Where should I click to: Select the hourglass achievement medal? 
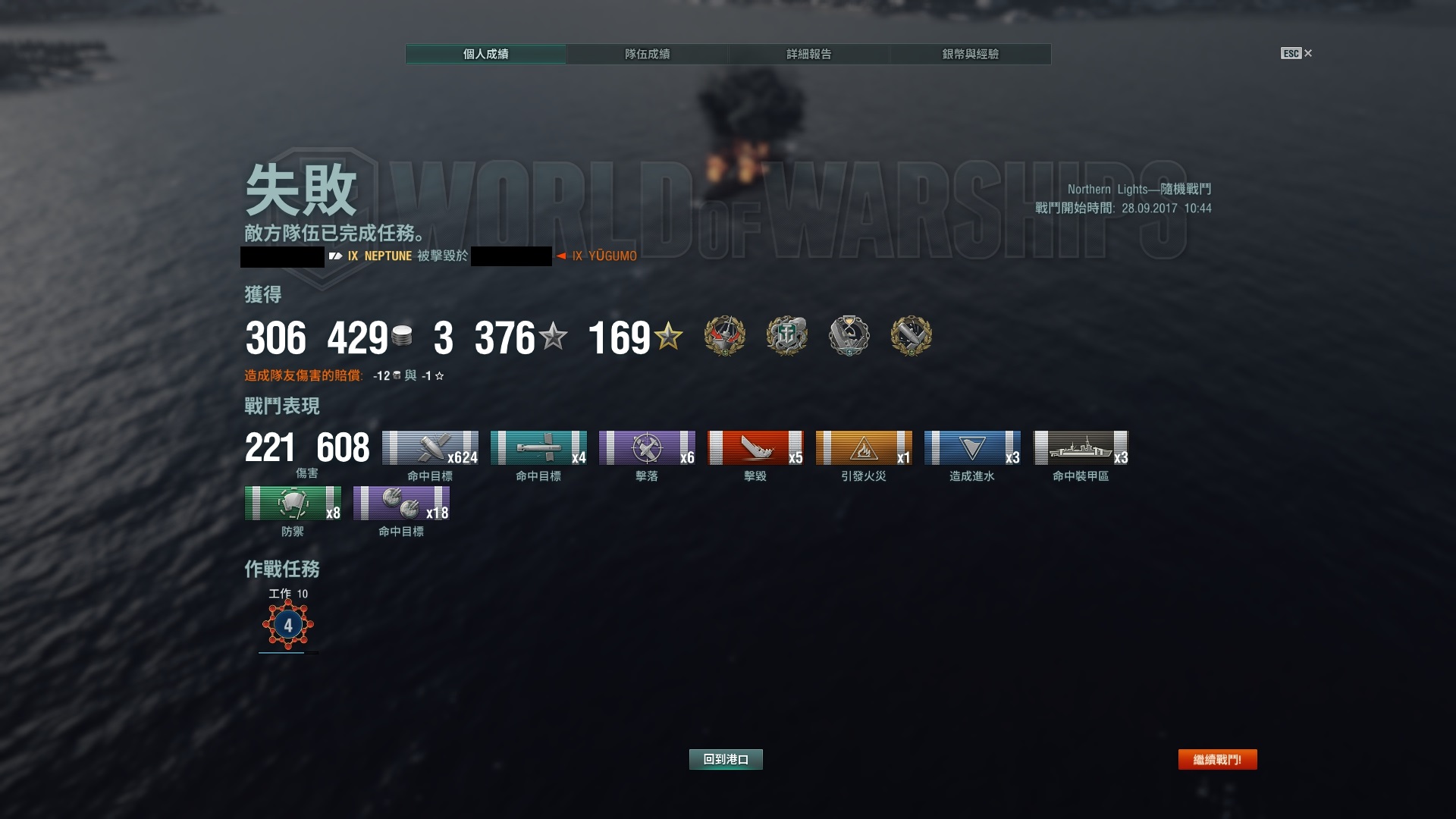pos(849,336)
